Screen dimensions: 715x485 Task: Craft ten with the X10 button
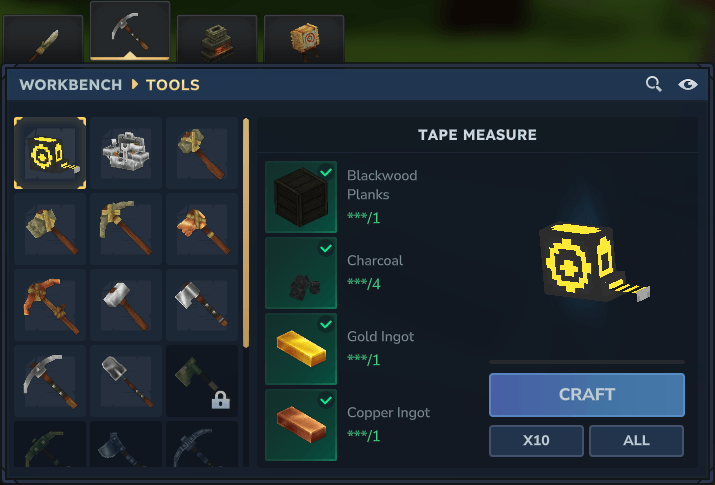click(x=537, y=440)
